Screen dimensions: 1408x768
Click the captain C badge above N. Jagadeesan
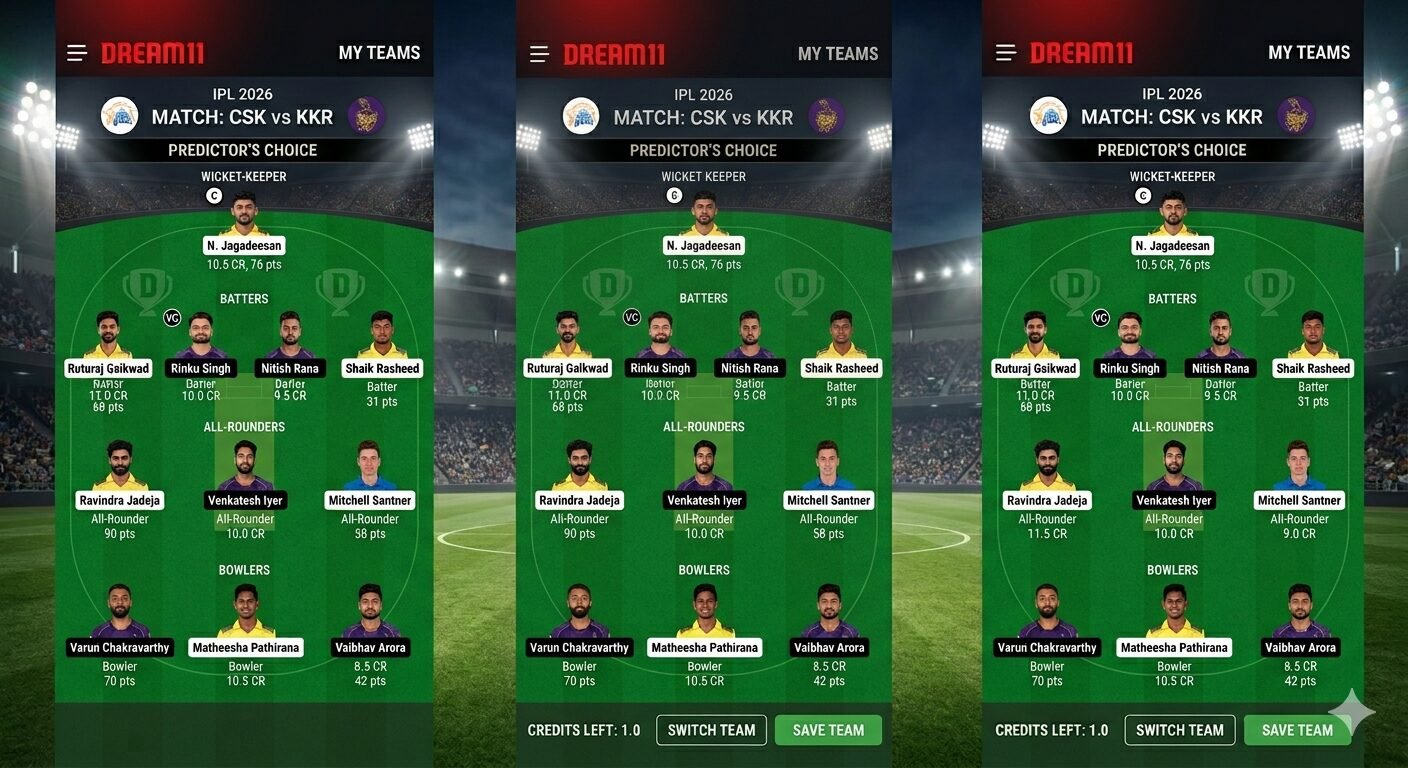coord(213,196)
